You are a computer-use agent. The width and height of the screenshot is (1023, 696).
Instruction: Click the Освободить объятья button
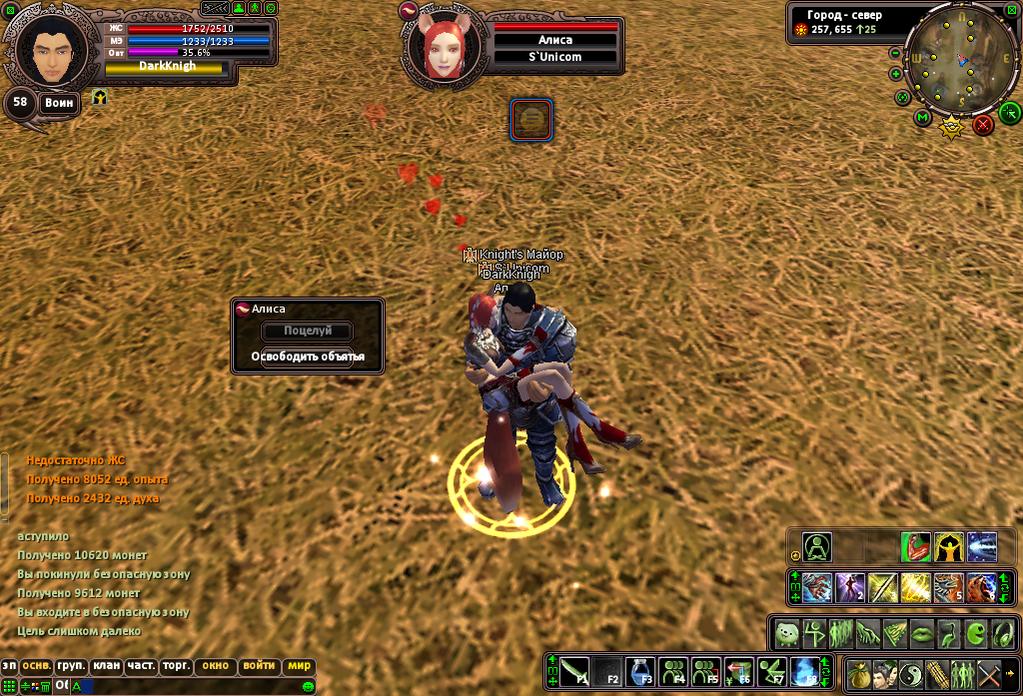pyautogui.click(x=307, y=357)
